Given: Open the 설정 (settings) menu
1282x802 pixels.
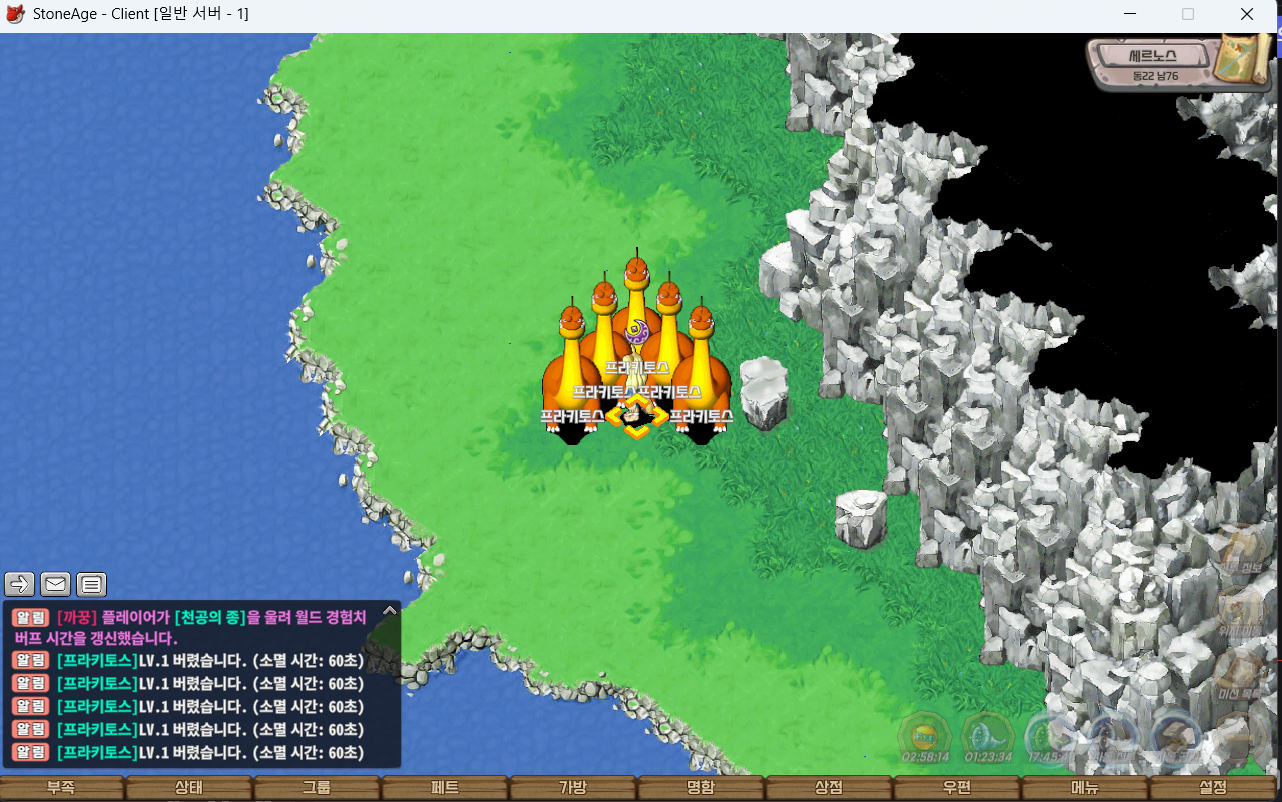Looking at the screenshot, I should click(1213, 788).
